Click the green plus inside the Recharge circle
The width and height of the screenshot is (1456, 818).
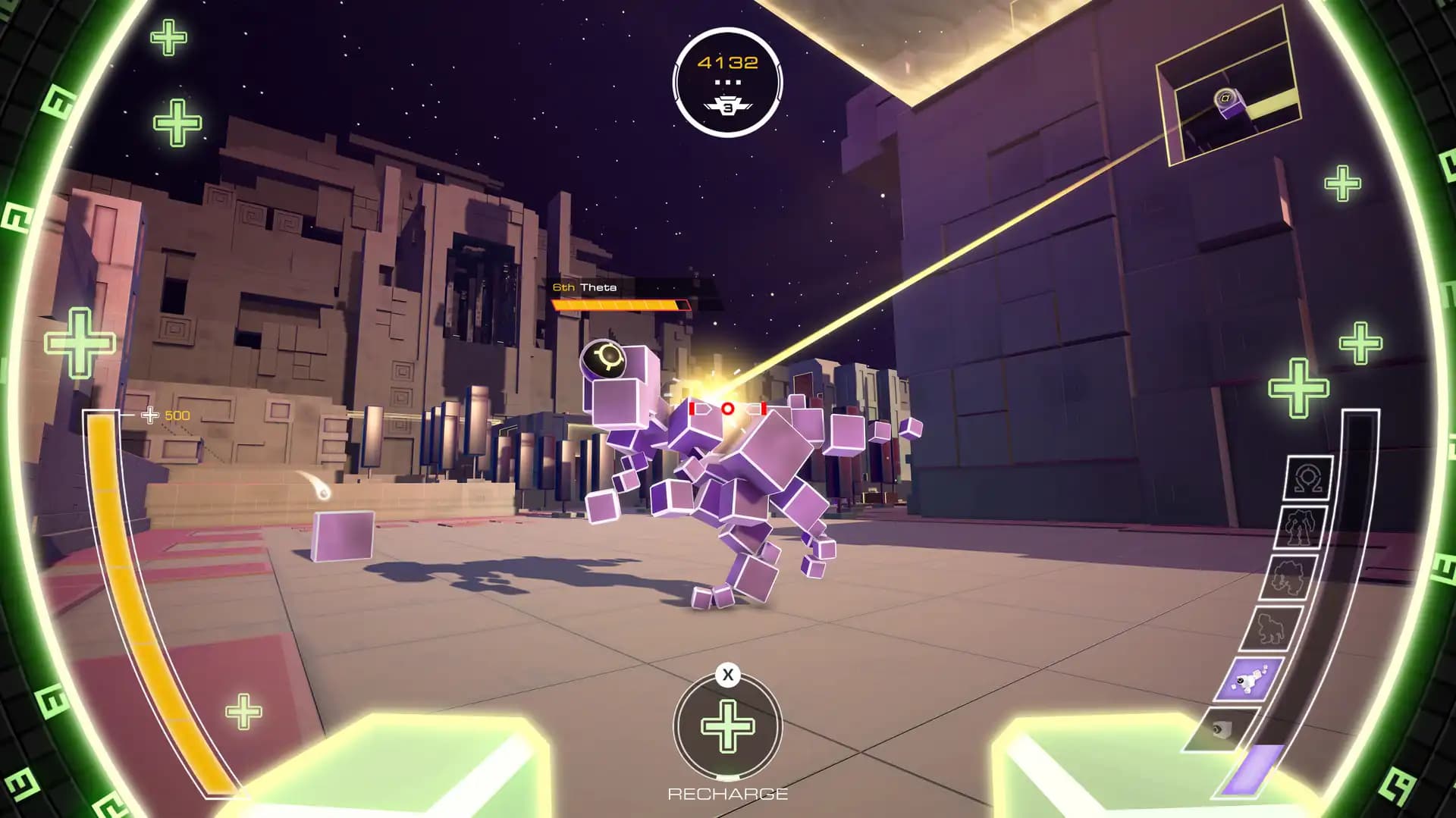pyautogui.click(x=727, y=726)
